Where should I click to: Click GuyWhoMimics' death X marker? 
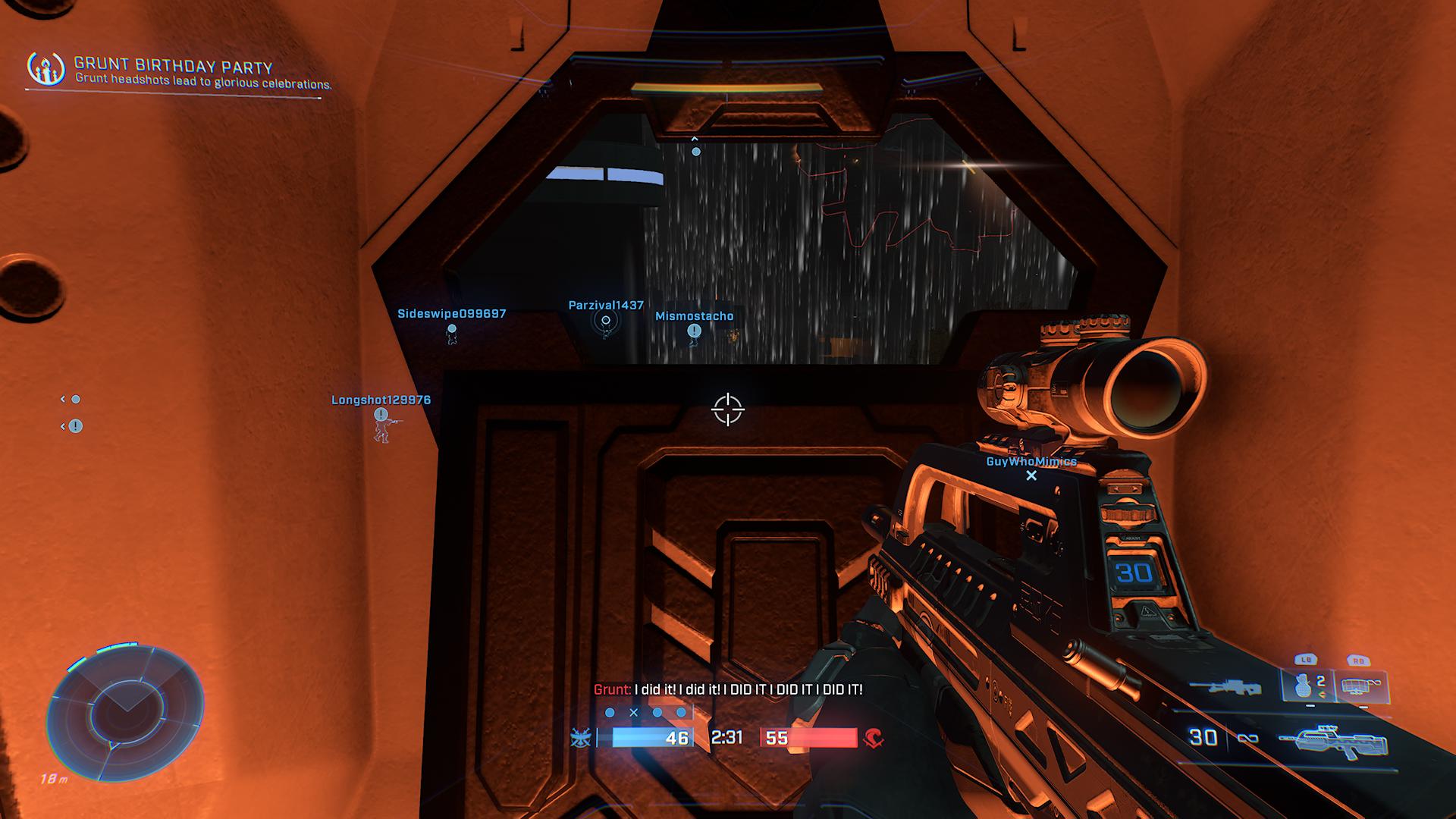point(1031,475)
